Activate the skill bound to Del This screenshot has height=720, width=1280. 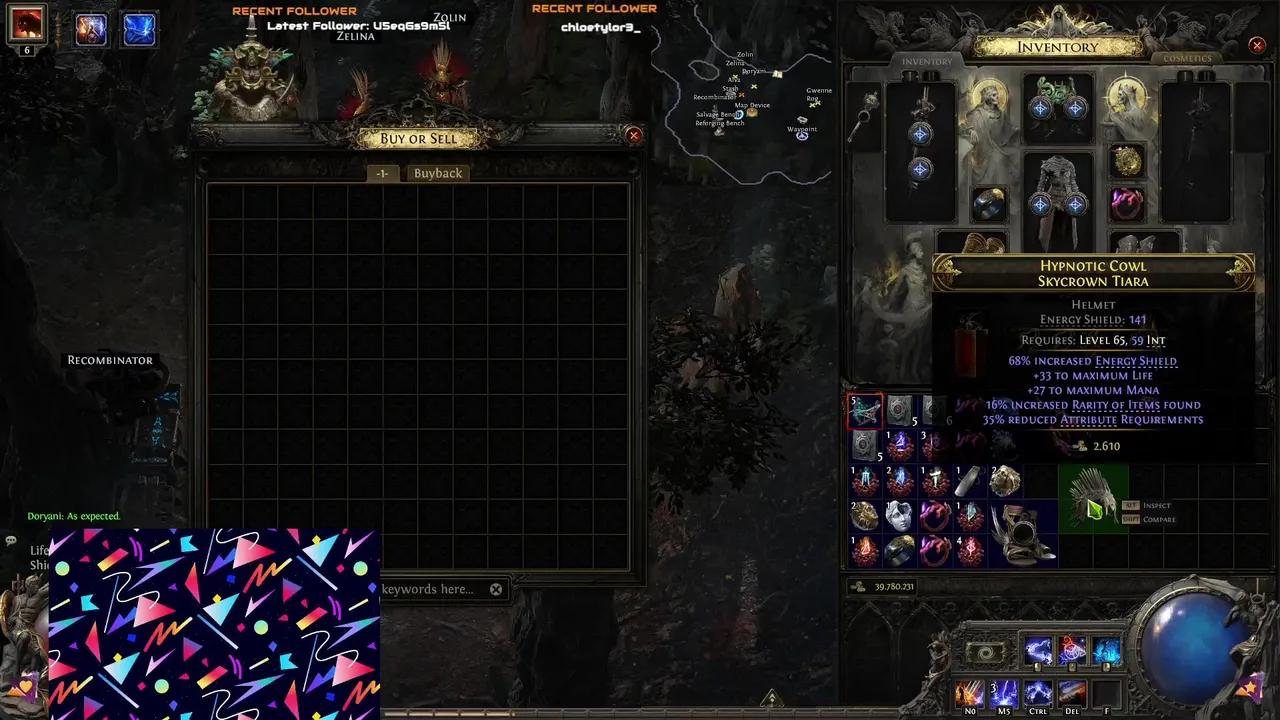pos(1072,693)
